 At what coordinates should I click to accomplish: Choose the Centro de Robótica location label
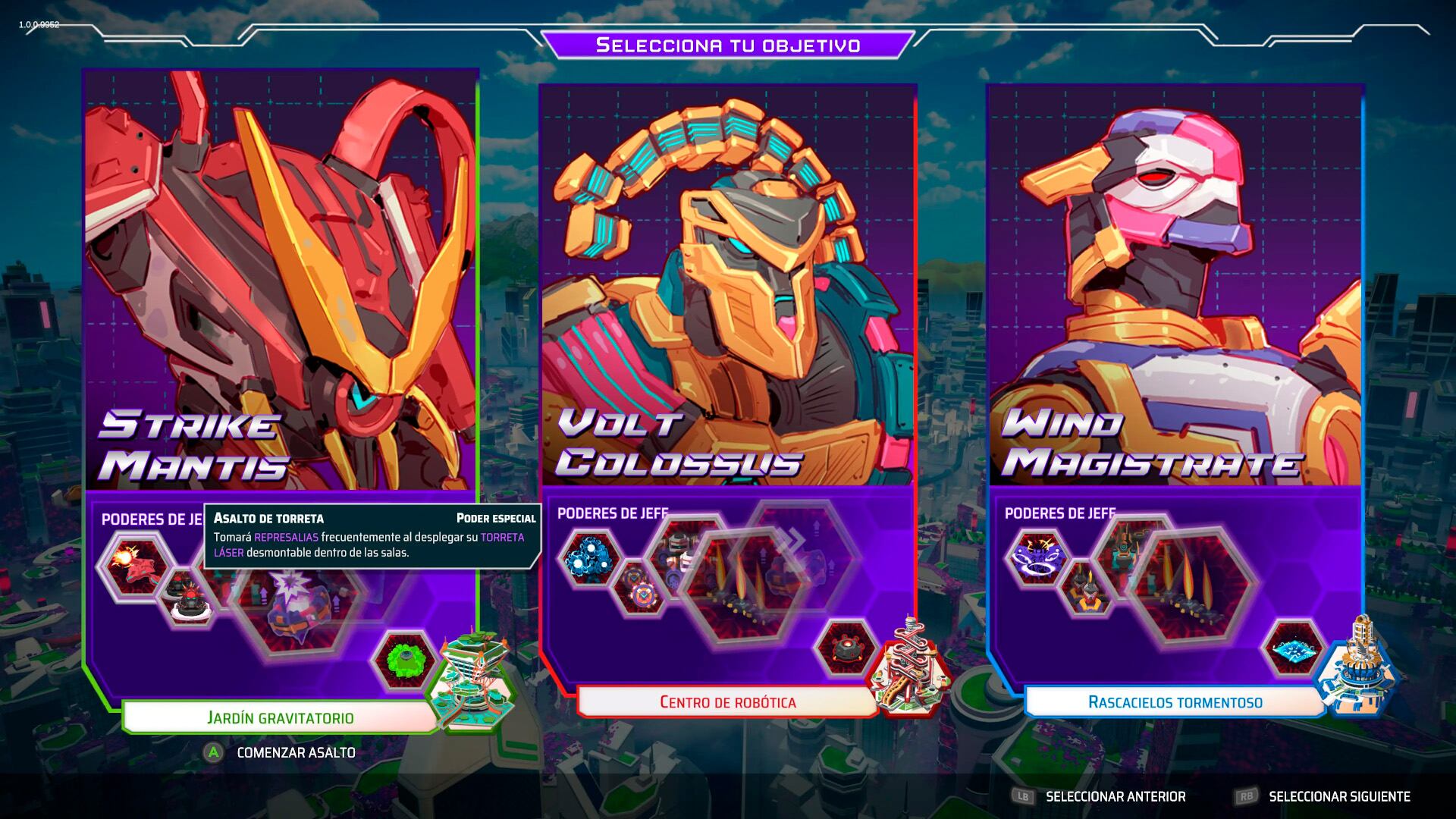(x=727, y=702)
